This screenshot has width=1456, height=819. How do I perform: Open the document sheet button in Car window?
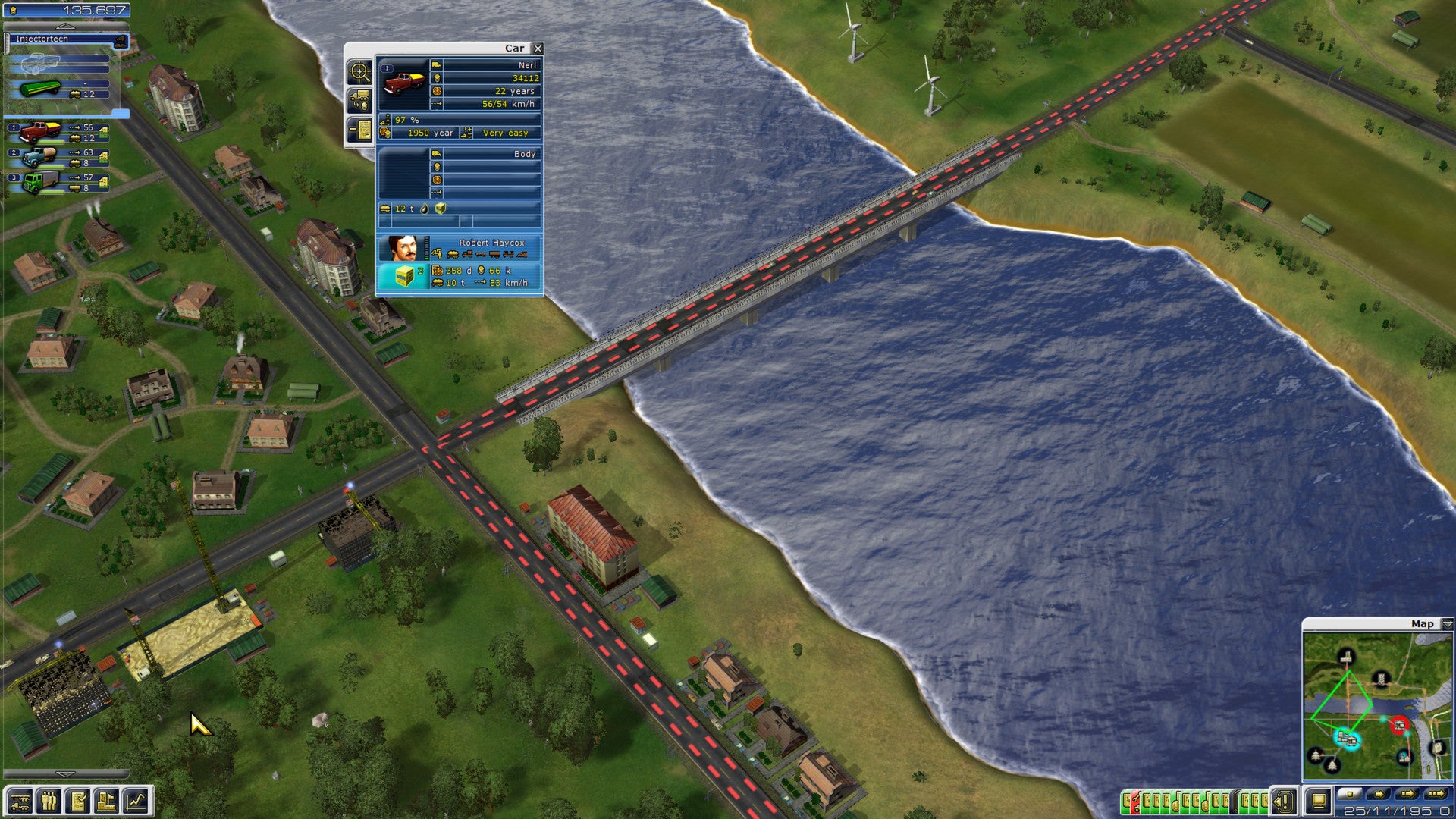click(x=359, y=130)
